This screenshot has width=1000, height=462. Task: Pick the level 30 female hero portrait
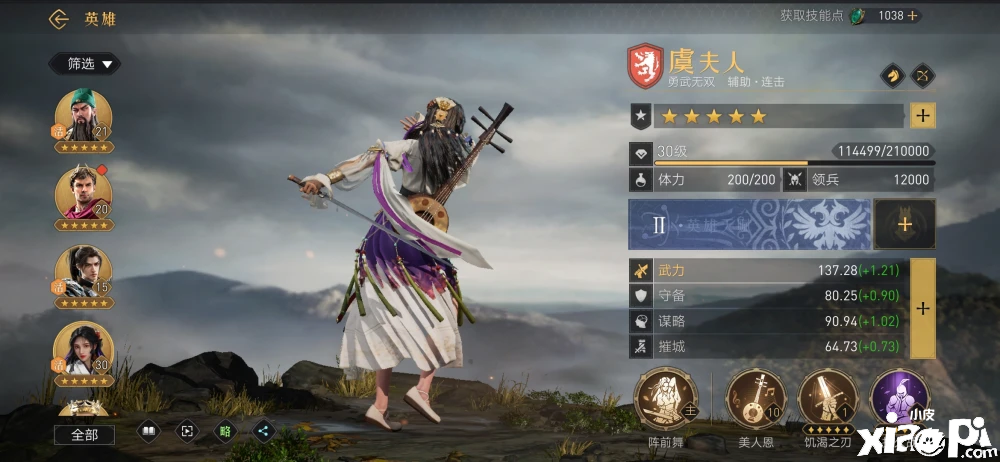[83, 351]
